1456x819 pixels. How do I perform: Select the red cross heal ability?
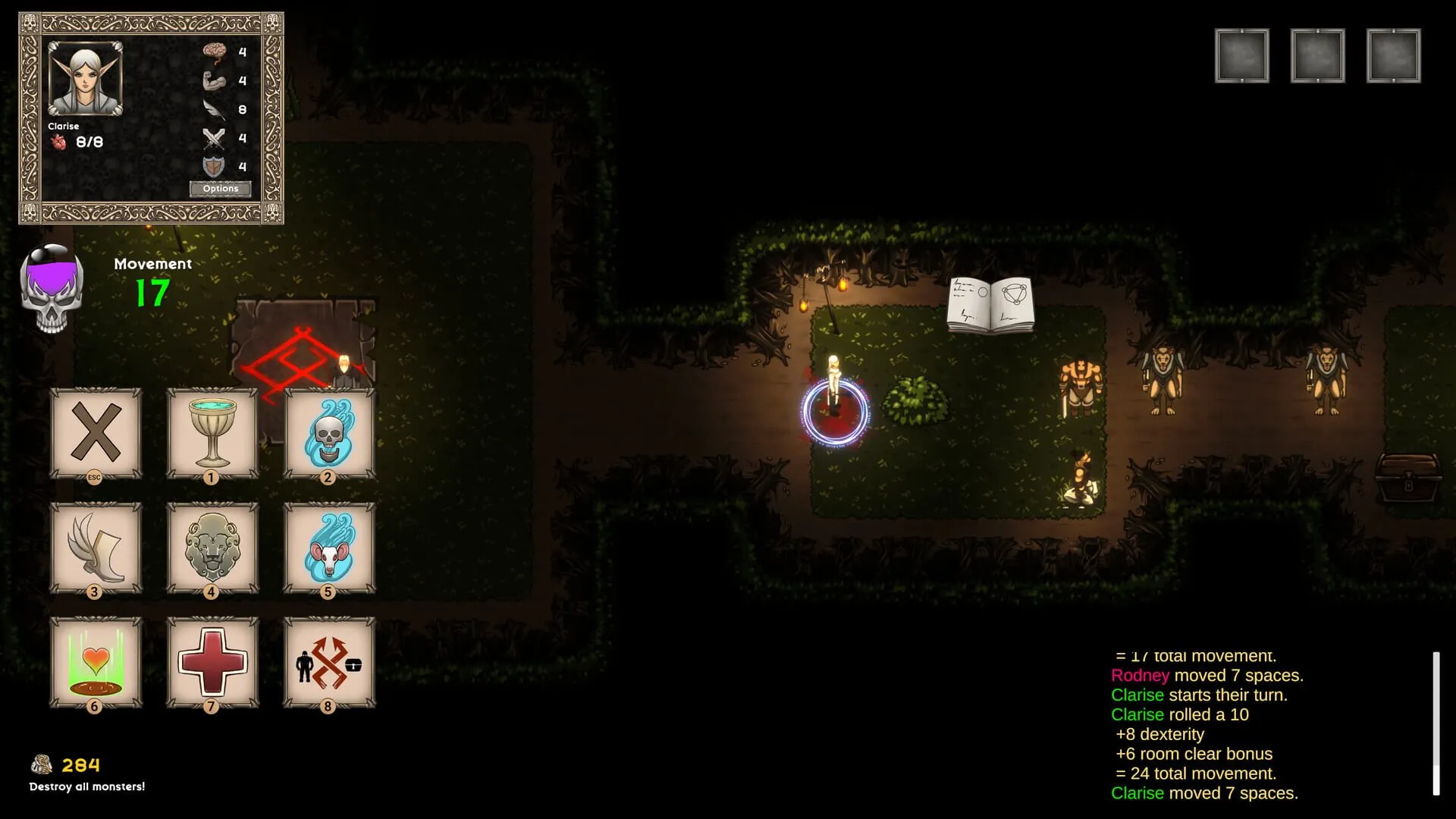(x=212, y=662)
